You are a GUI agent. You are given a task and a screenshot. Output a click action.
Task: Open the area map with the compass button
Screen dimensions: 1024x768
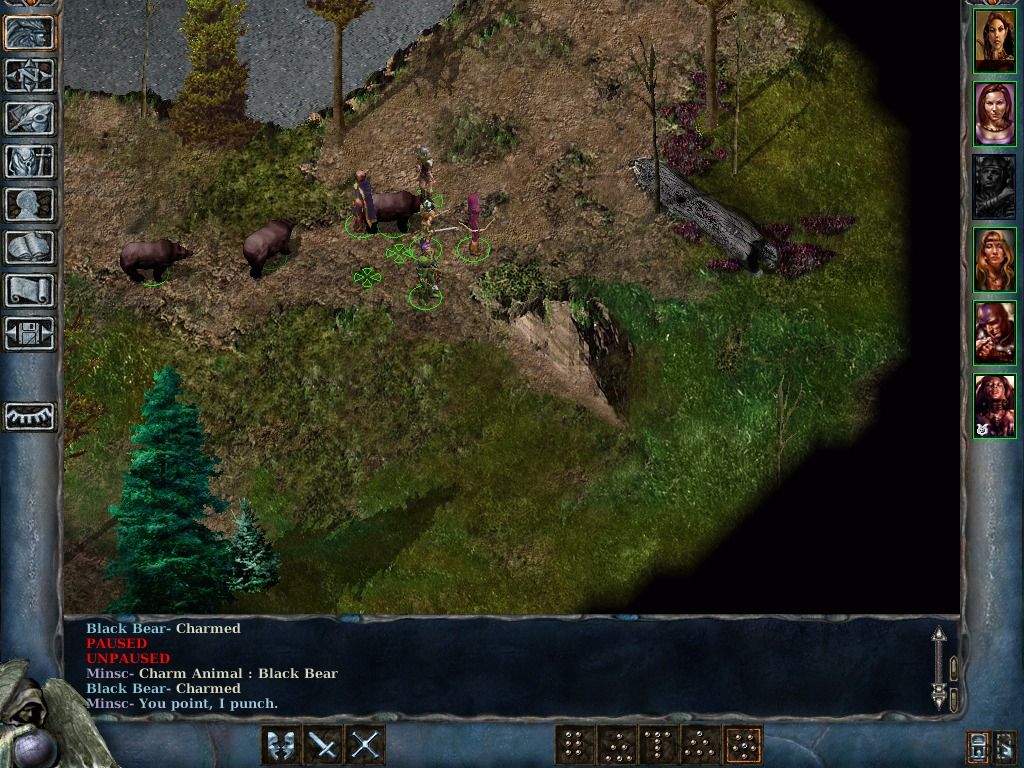point(30,75)
